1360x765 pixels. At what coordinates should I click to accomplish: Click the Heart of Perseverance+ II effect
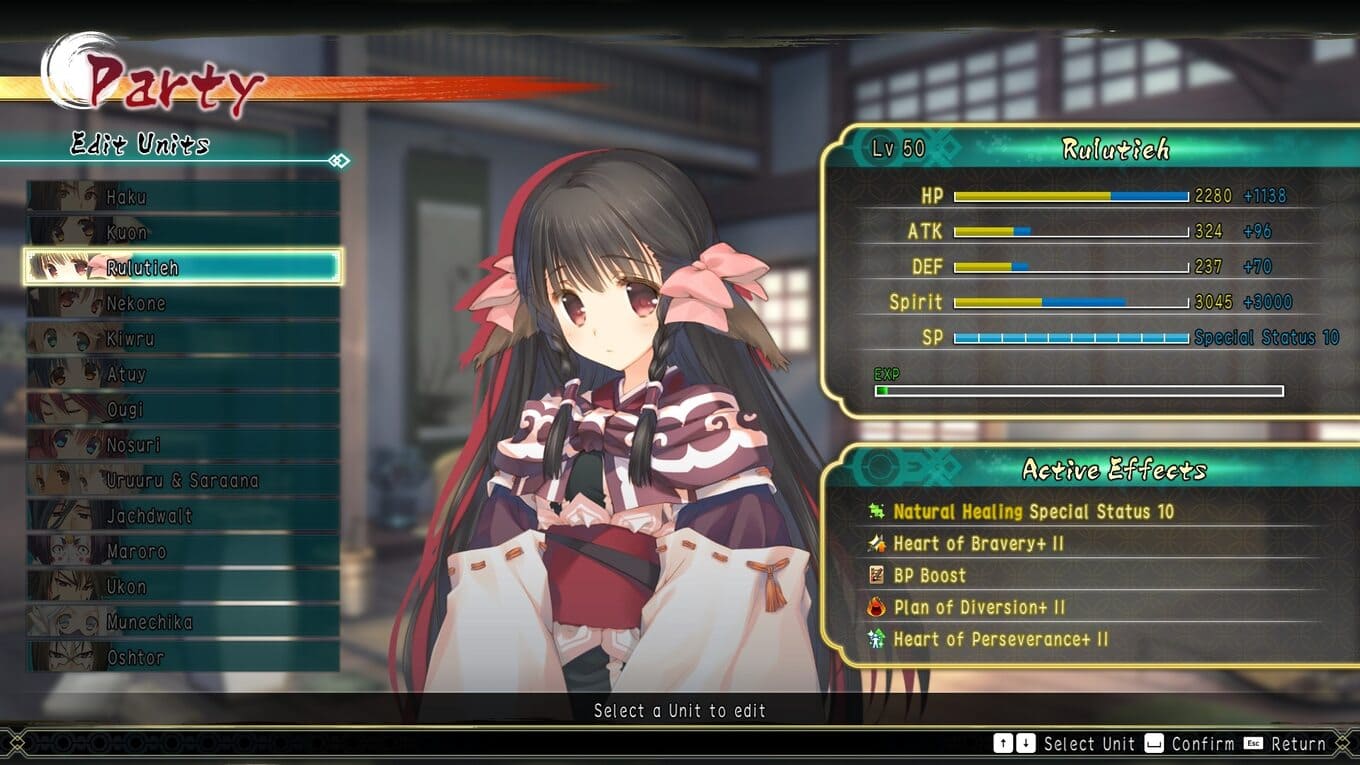click(x=1000, y=640)
